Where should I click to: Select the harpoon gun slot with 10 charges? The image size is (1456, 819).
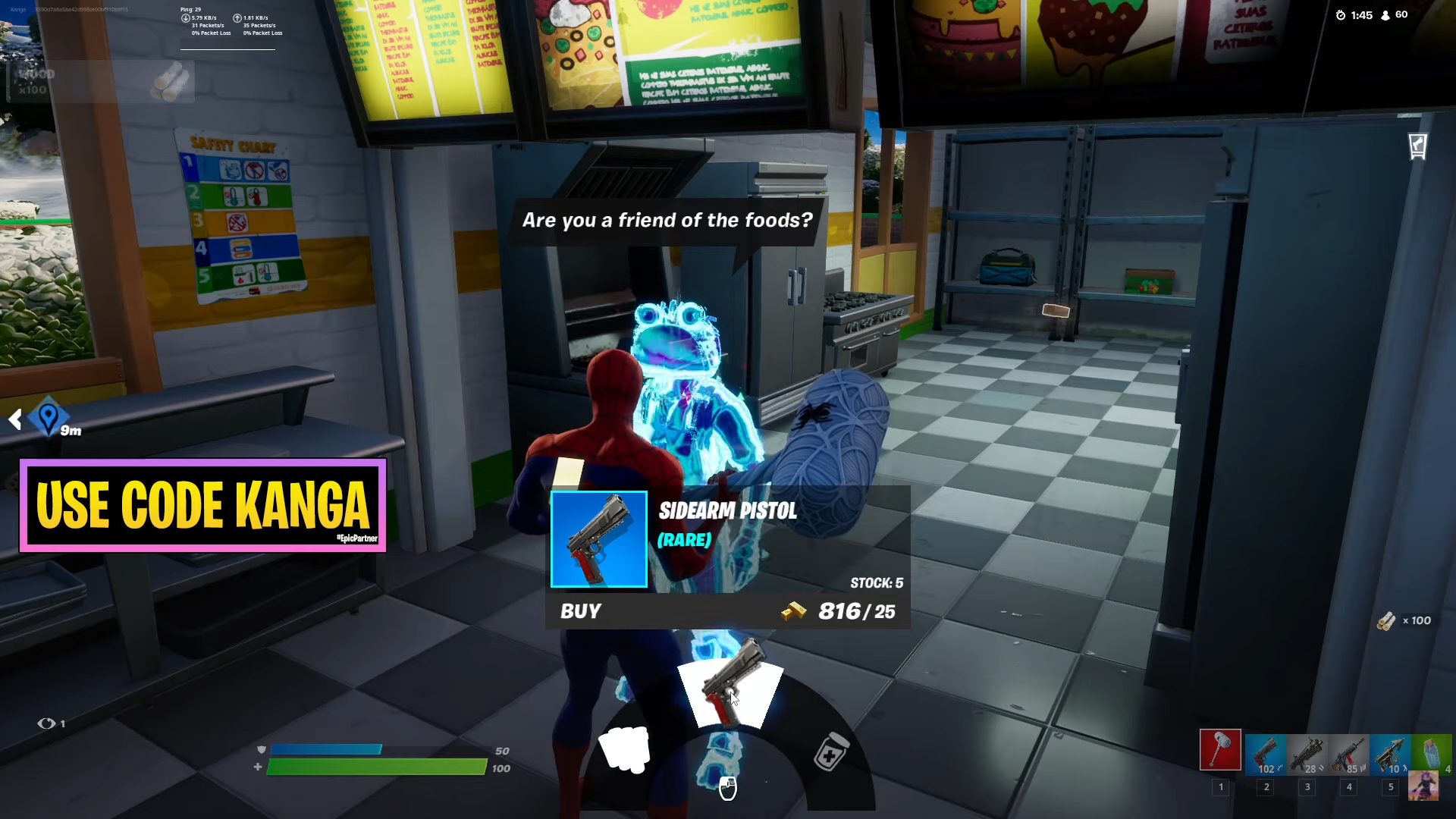pyautogui.click(x=1391, y=755)
